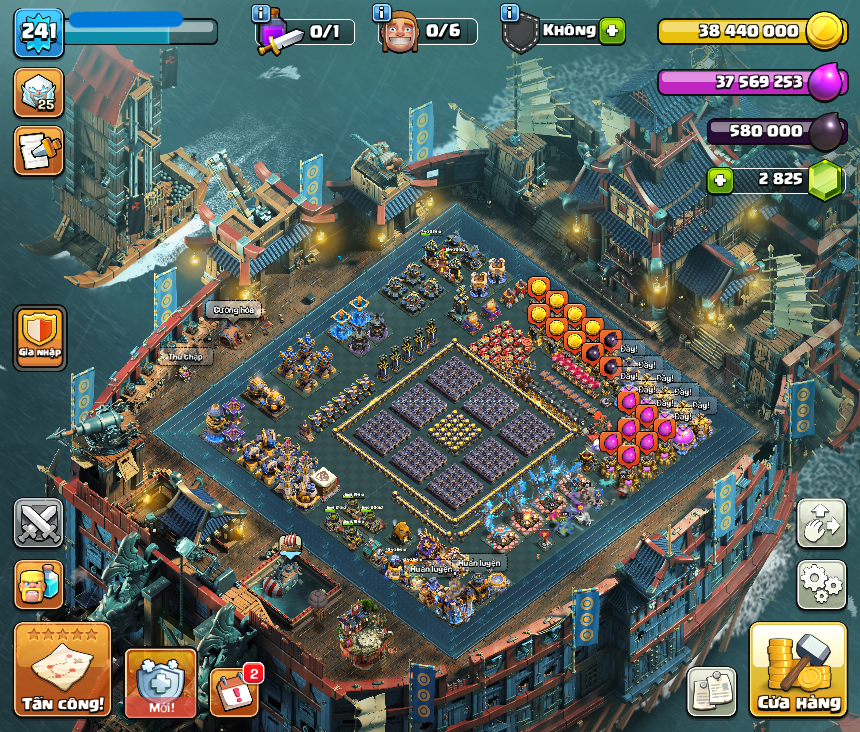
Task: Open the Gia nhập clan shield
Action: coord(40,338)
